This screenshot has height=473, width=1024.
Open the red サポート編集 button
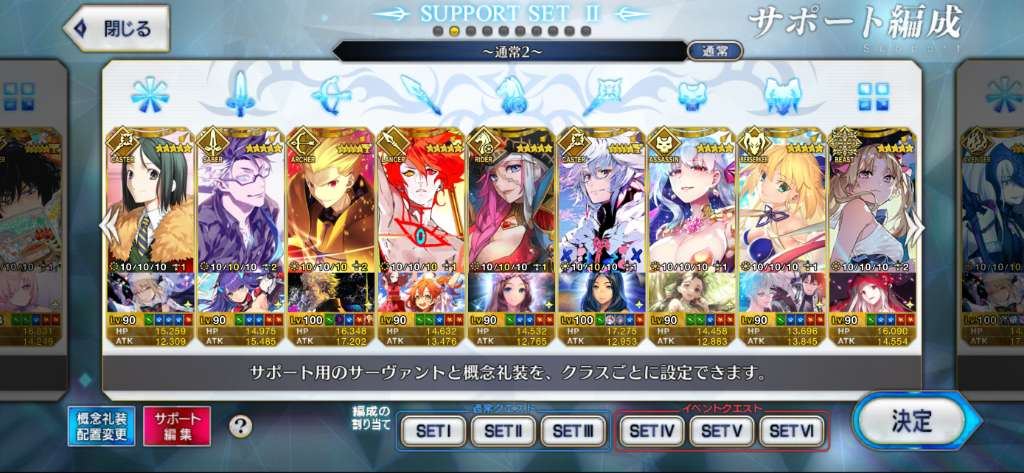pos(177,425)
